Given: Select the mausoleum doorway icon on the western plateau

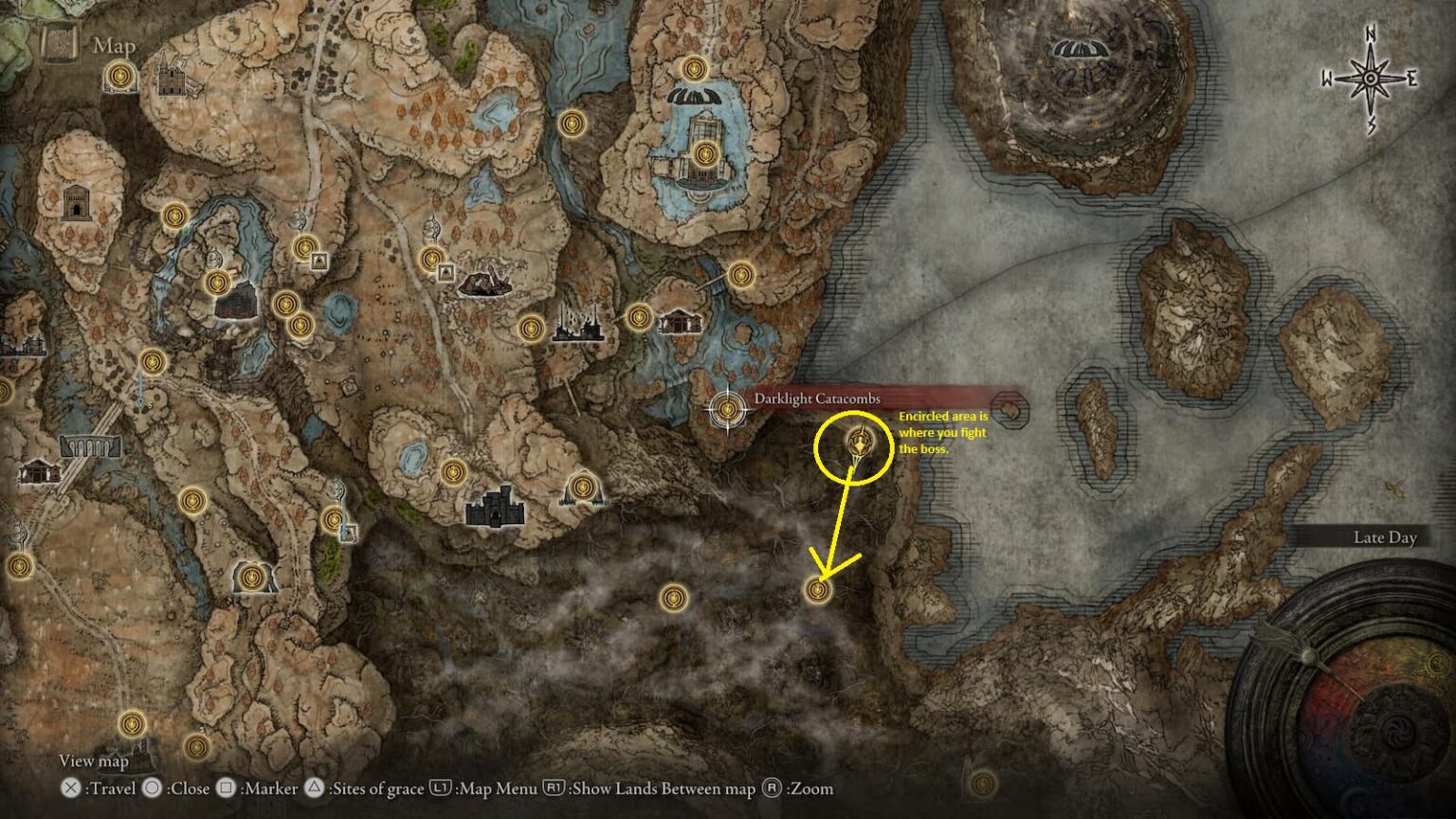Looking at the screenshot, I should click(76, 202).
